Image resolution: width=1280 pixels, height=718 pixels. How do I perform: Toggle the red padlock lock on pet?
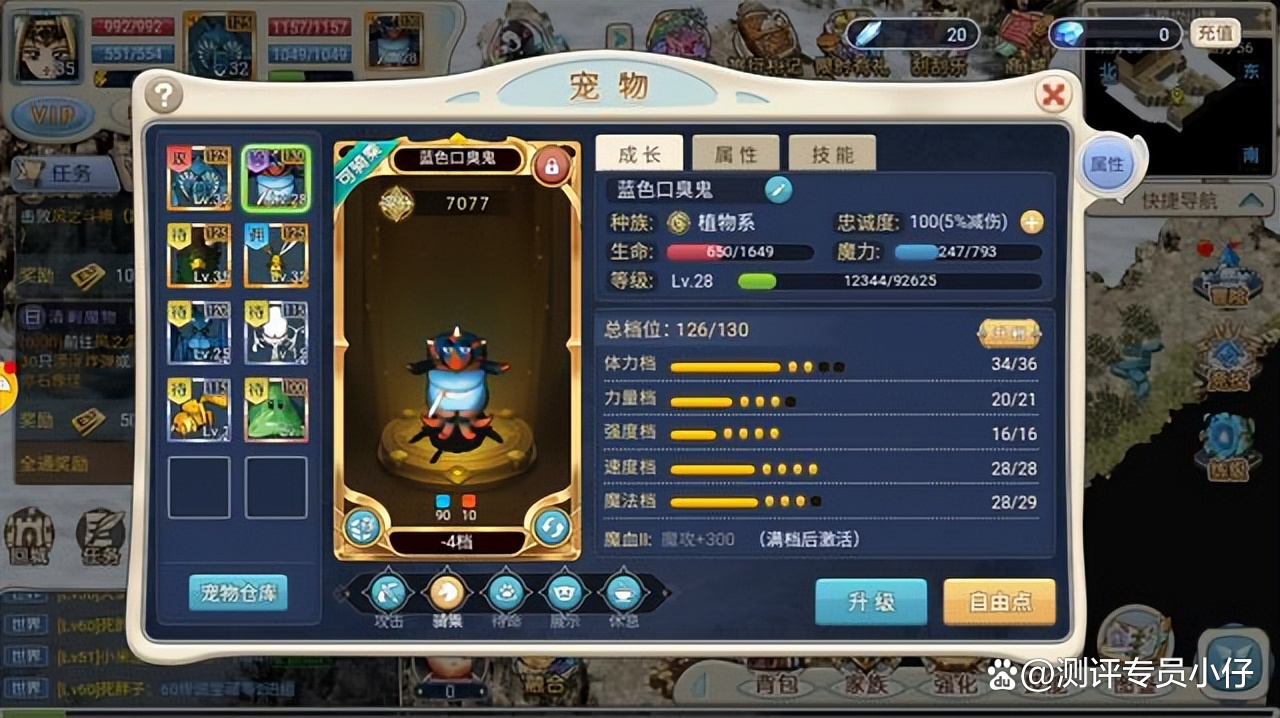551,165
